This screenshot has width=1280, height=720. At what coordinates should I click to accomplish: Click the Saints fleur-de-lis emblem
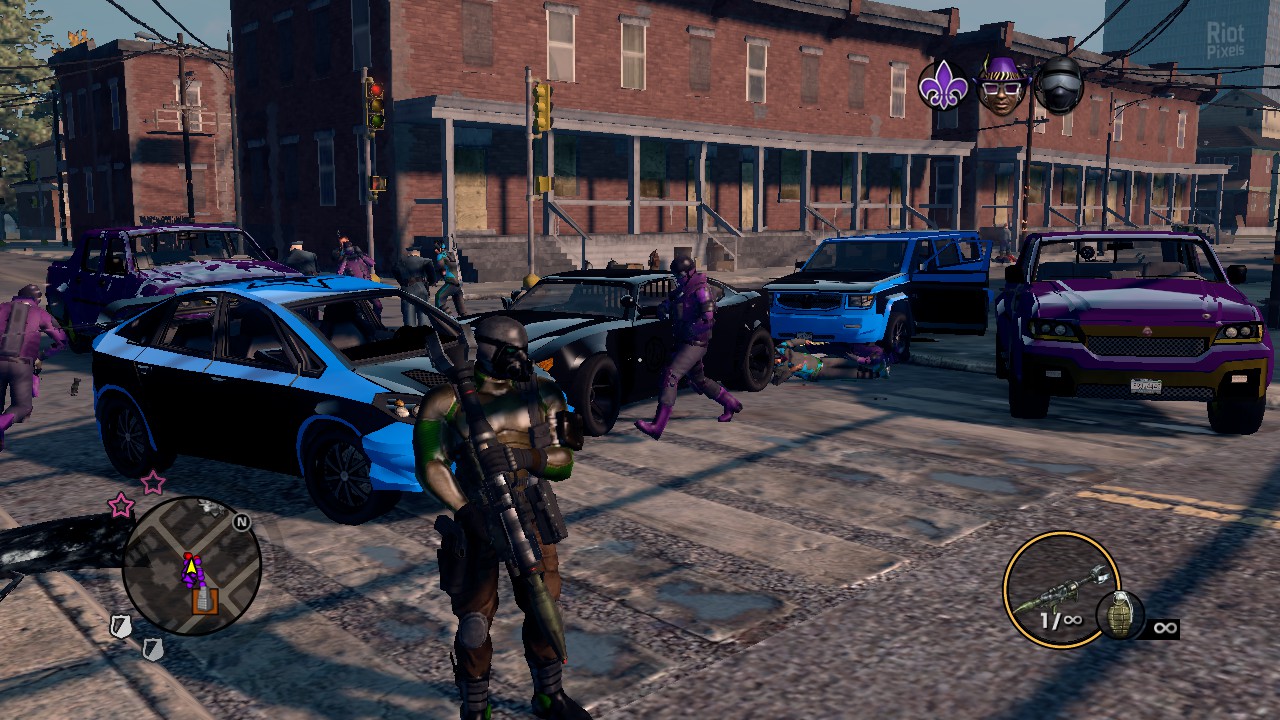point(943,86)
